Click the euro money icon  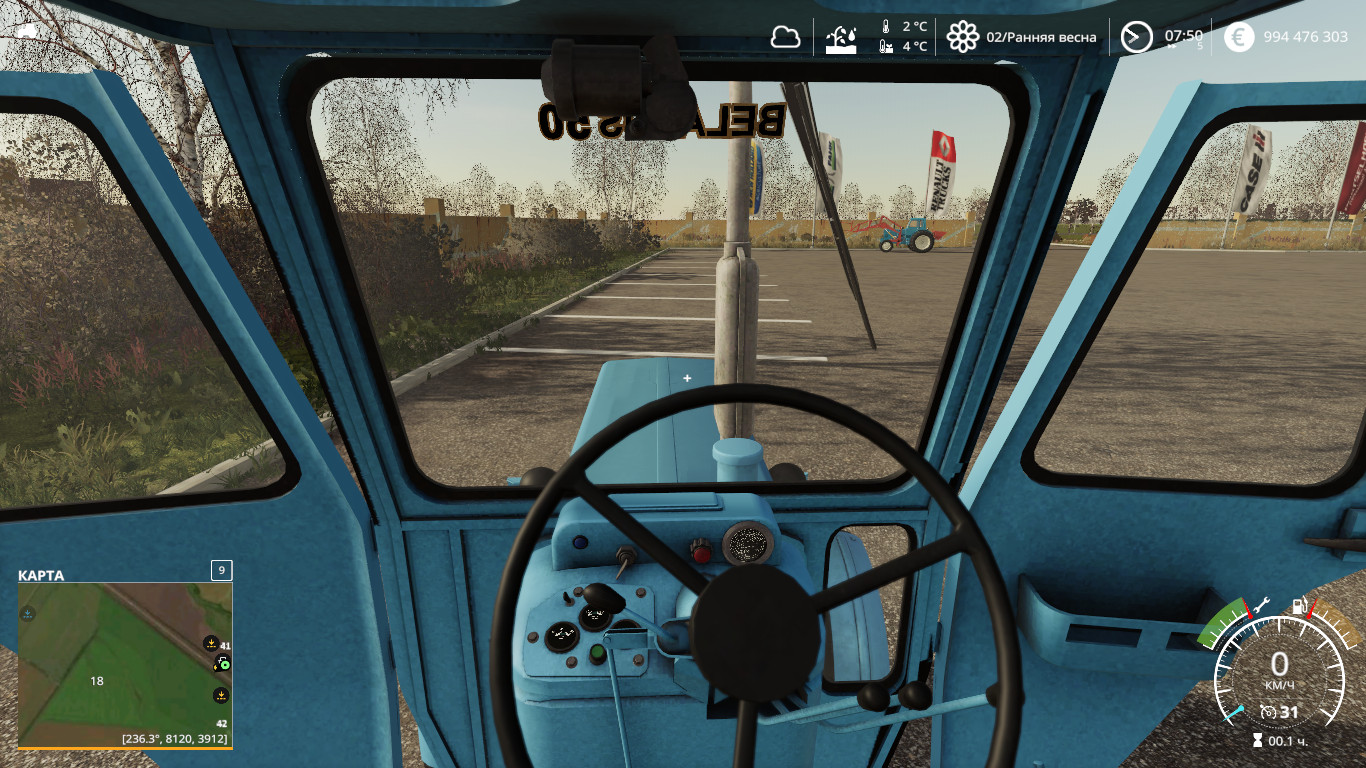coord(1239,38)
